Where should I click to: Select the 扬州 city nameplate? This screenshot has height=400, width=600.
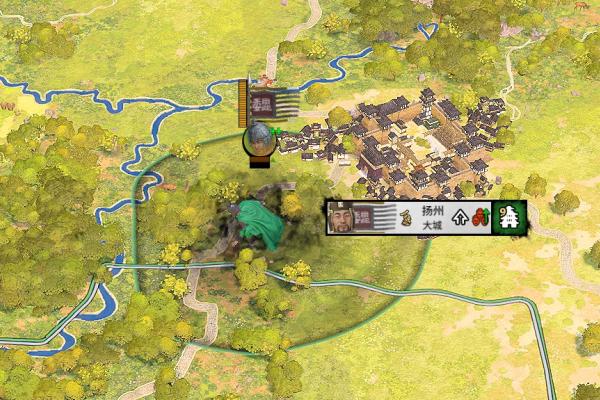tap(431, 212)
